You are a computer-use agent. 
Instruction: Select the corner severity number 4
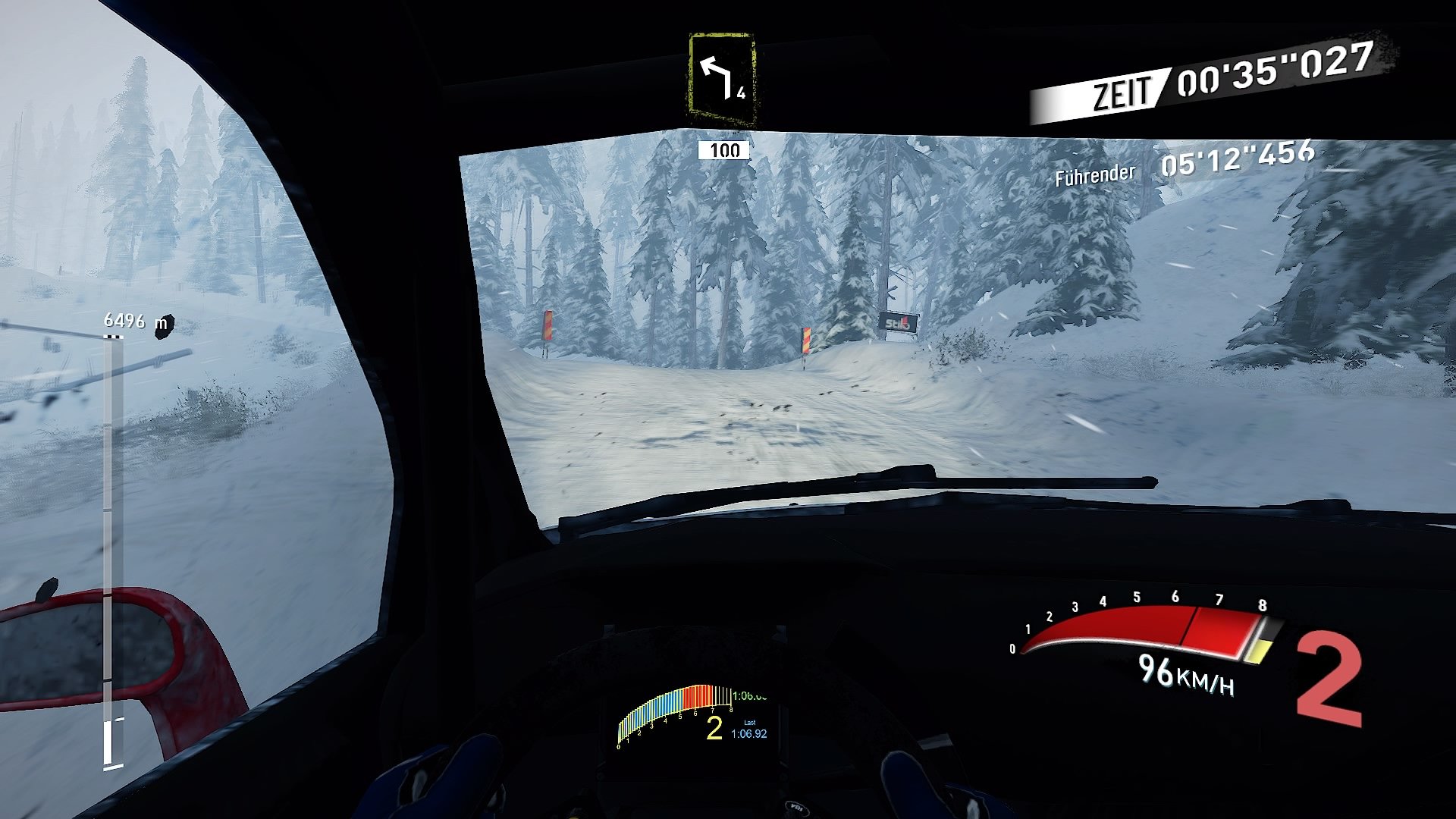point(740,96)
